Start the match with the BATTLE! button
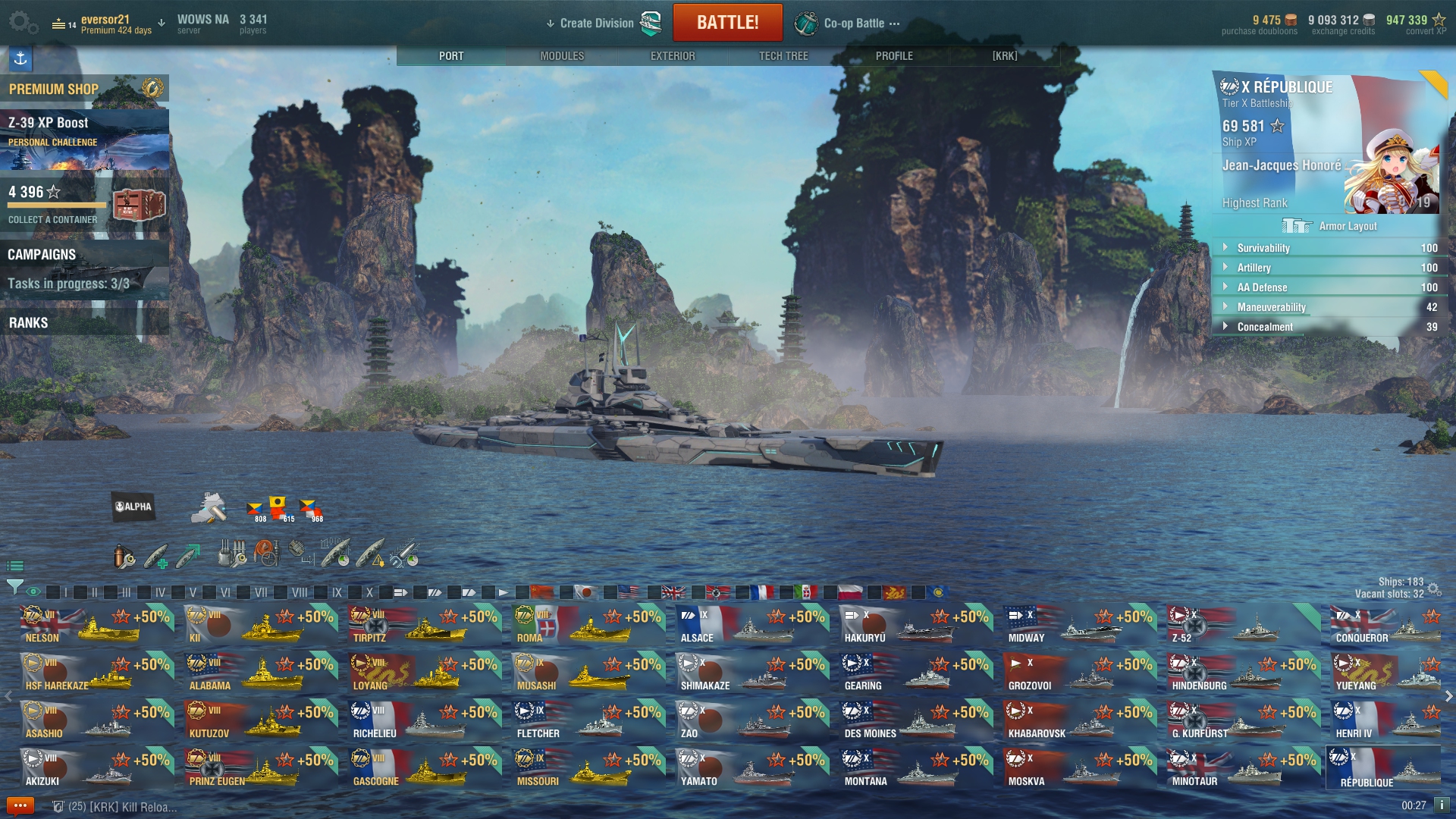Viewport: 1456px width, 819px height. [727, 23]
